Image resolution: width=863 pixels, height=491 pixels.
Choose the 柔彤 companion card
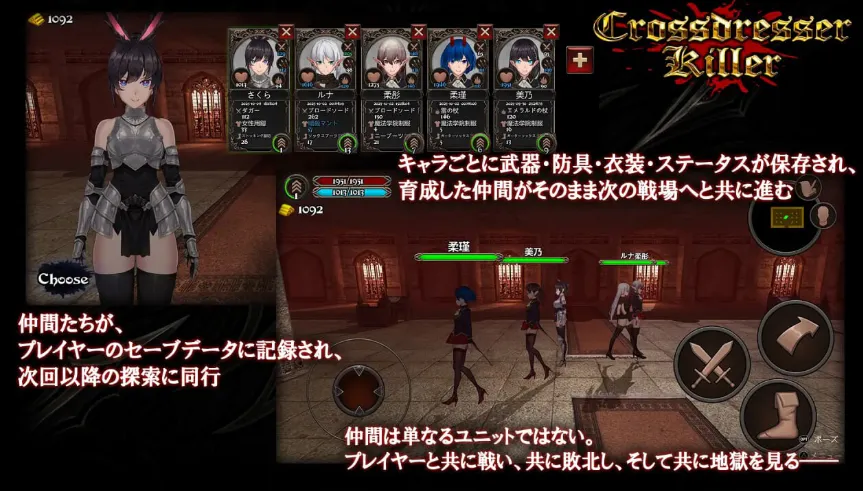[x=390, y=88]
